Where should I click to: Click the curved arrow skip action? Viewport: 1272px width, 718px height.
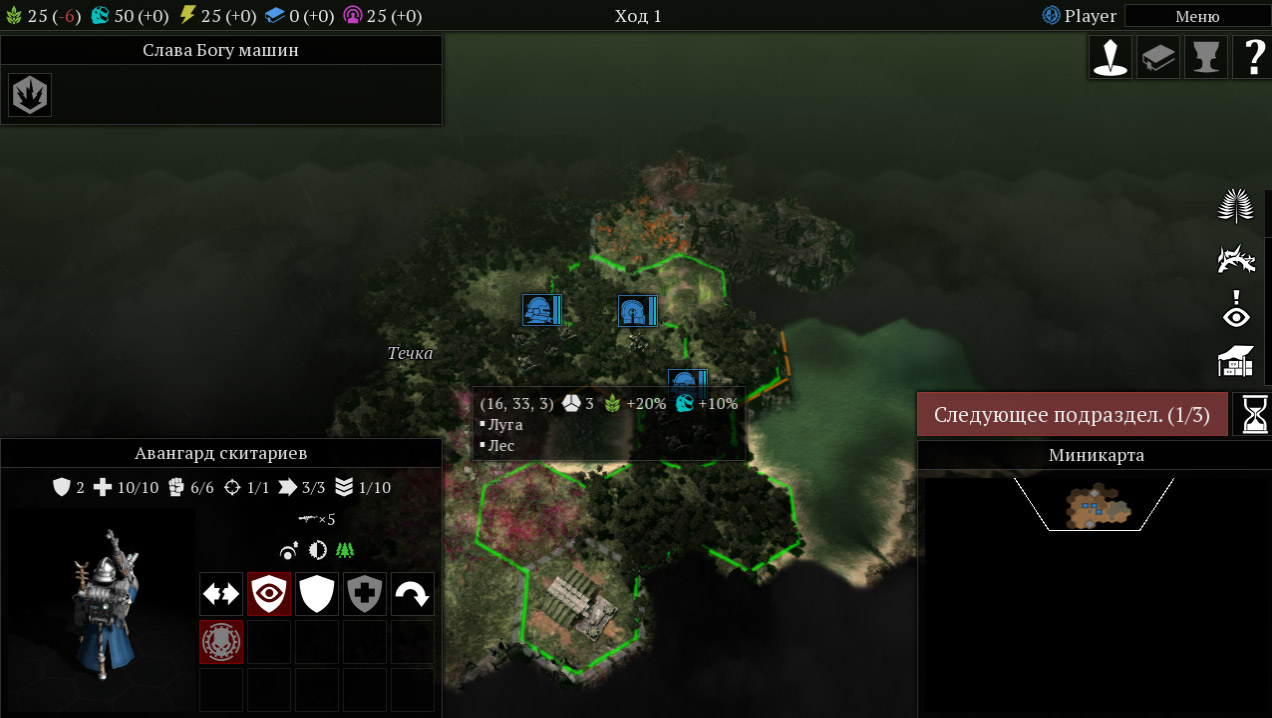[x=412, y=594]
